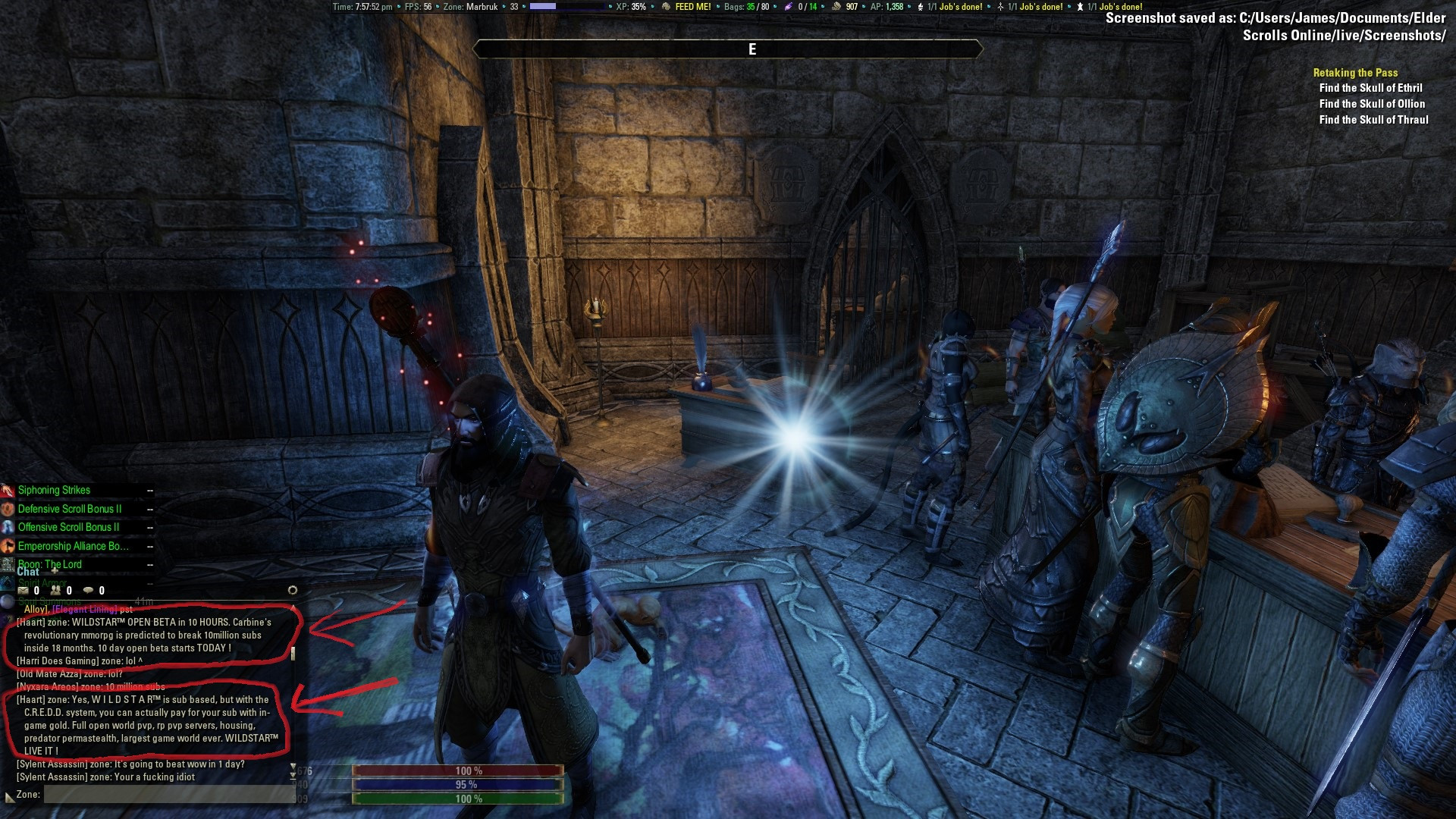Add a new chat tab with the plus button
Image resolution: width=1456 pixels, height=819 pixels.
point(55,571)
